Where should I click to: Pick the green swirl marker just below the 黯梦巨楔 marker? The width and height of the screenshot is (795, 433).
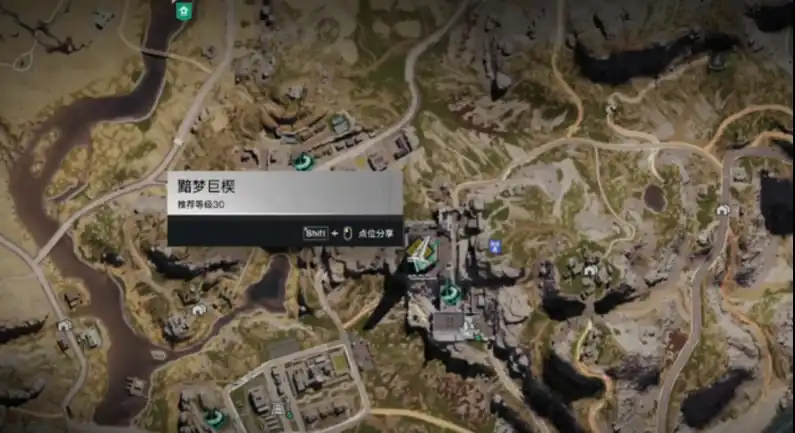point(449,293)
